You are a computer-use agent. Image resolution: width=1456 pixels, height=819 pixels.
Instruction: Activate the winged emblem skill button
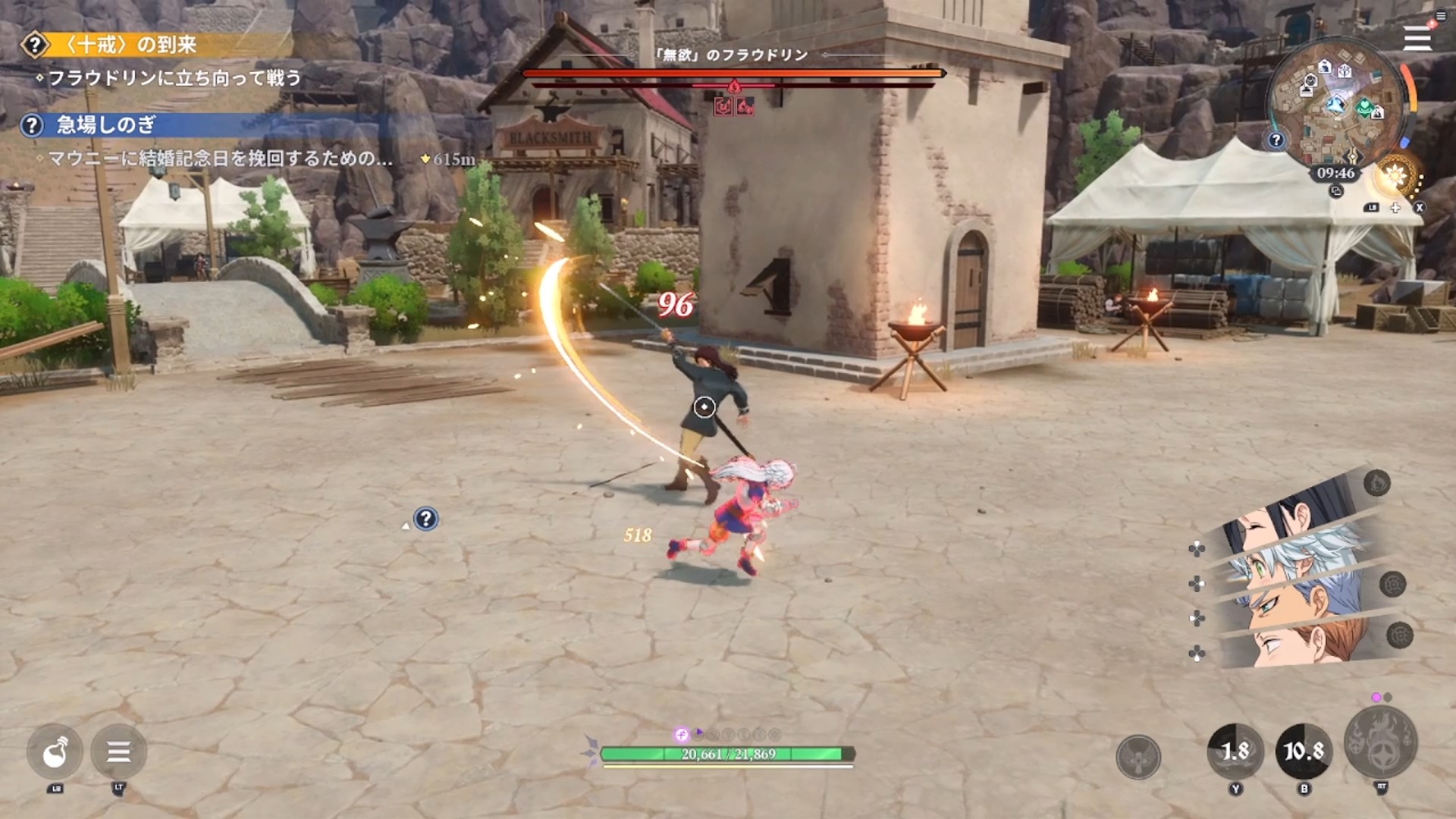(x=1138, y=756)
